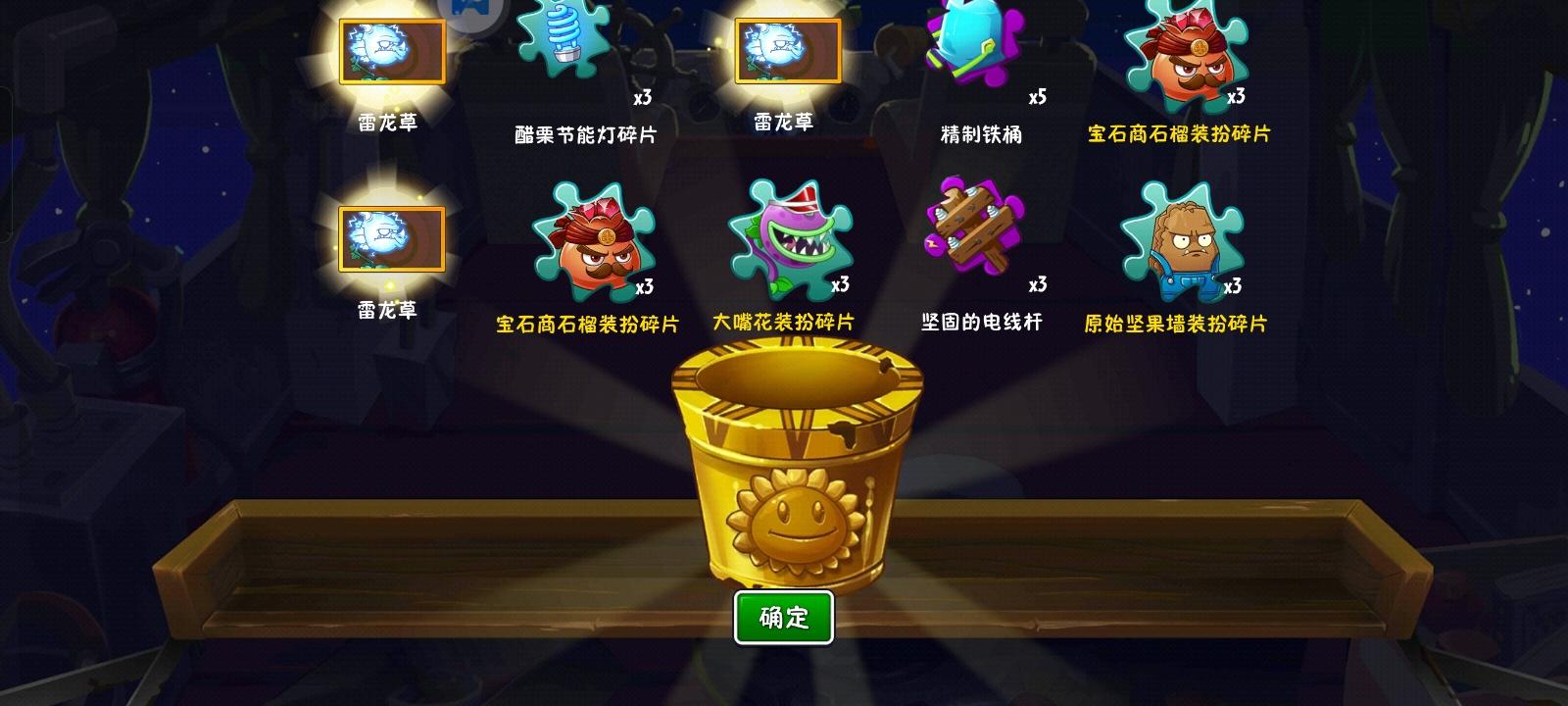Tap the 醋栗节能灯碎片 text label
The height and width of the screenshot is (706, 1568).
point(585,132)
